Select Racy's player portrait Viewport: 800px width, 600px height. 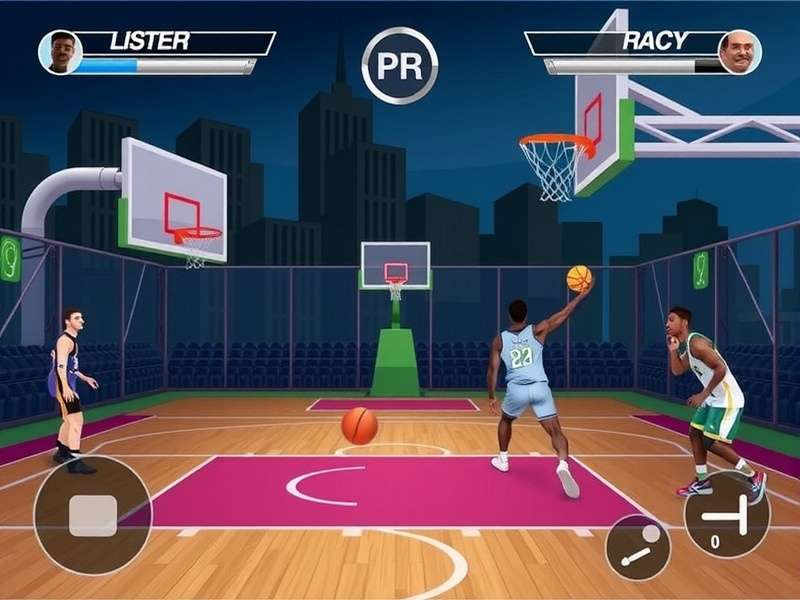click(739, 52)
